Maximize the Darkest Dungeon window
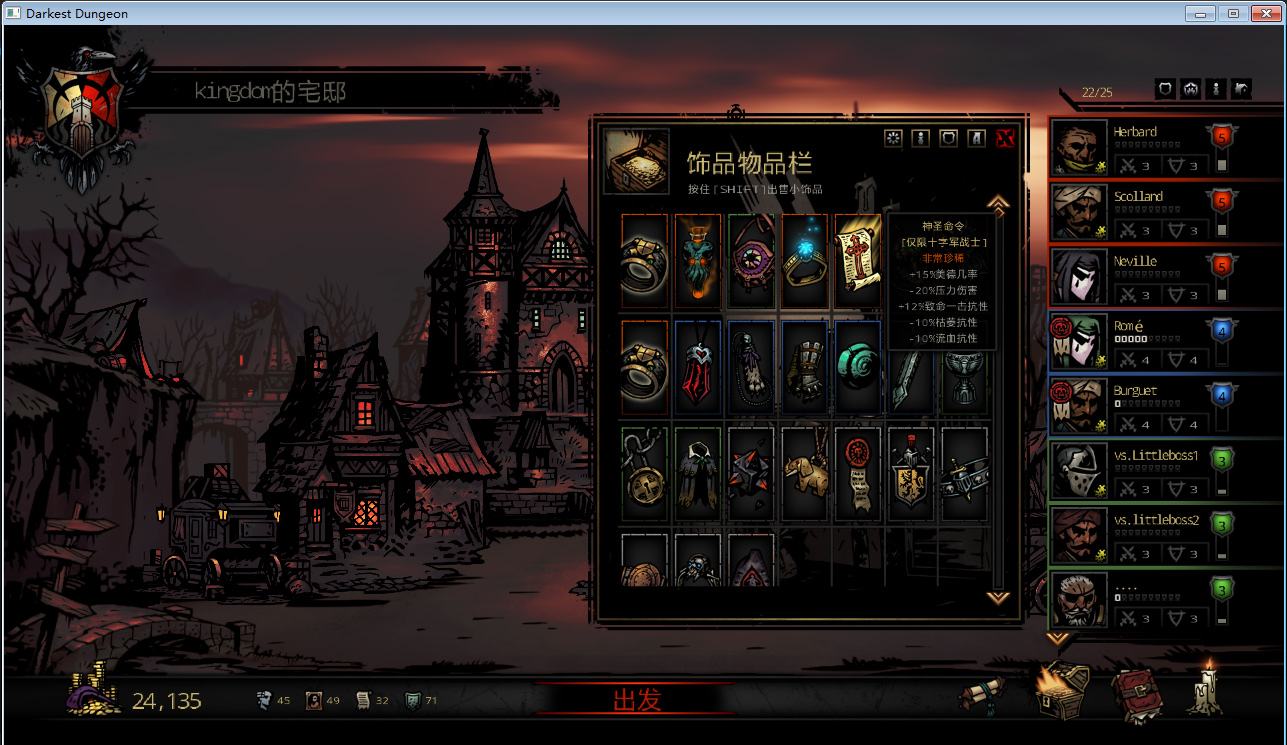1287x745 pixels. [1233, 13]
